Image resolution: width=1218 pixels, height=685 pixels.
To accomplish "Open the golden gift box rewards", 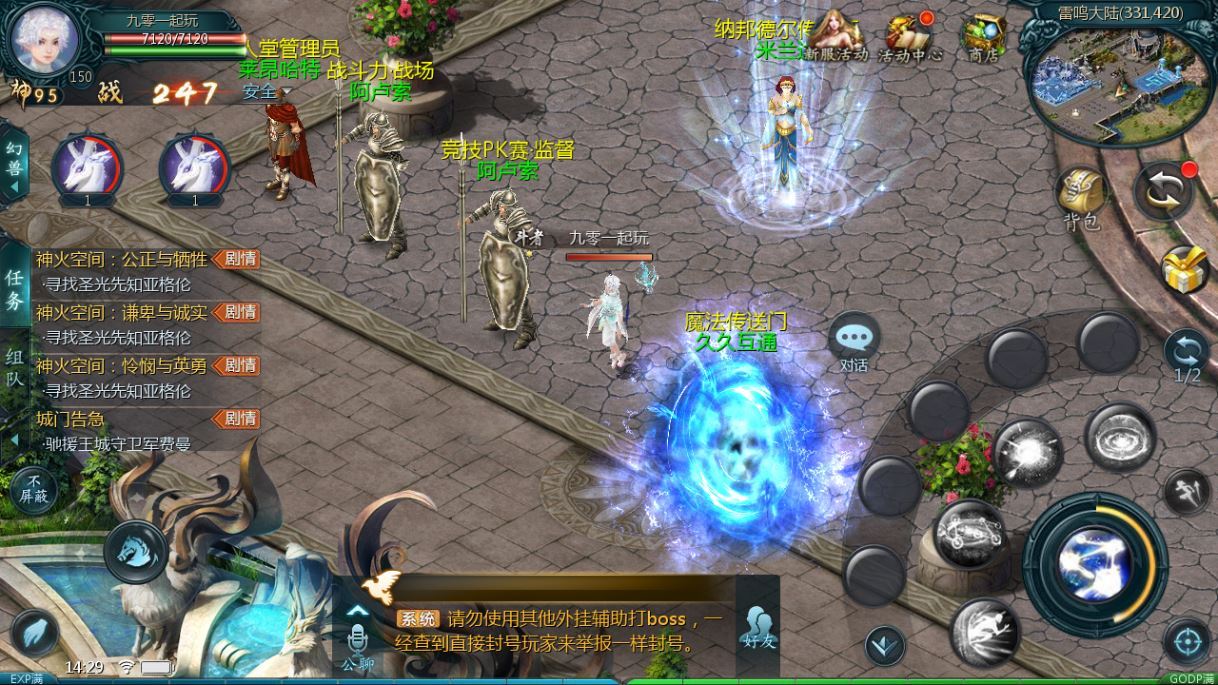I will [1185, 268].
